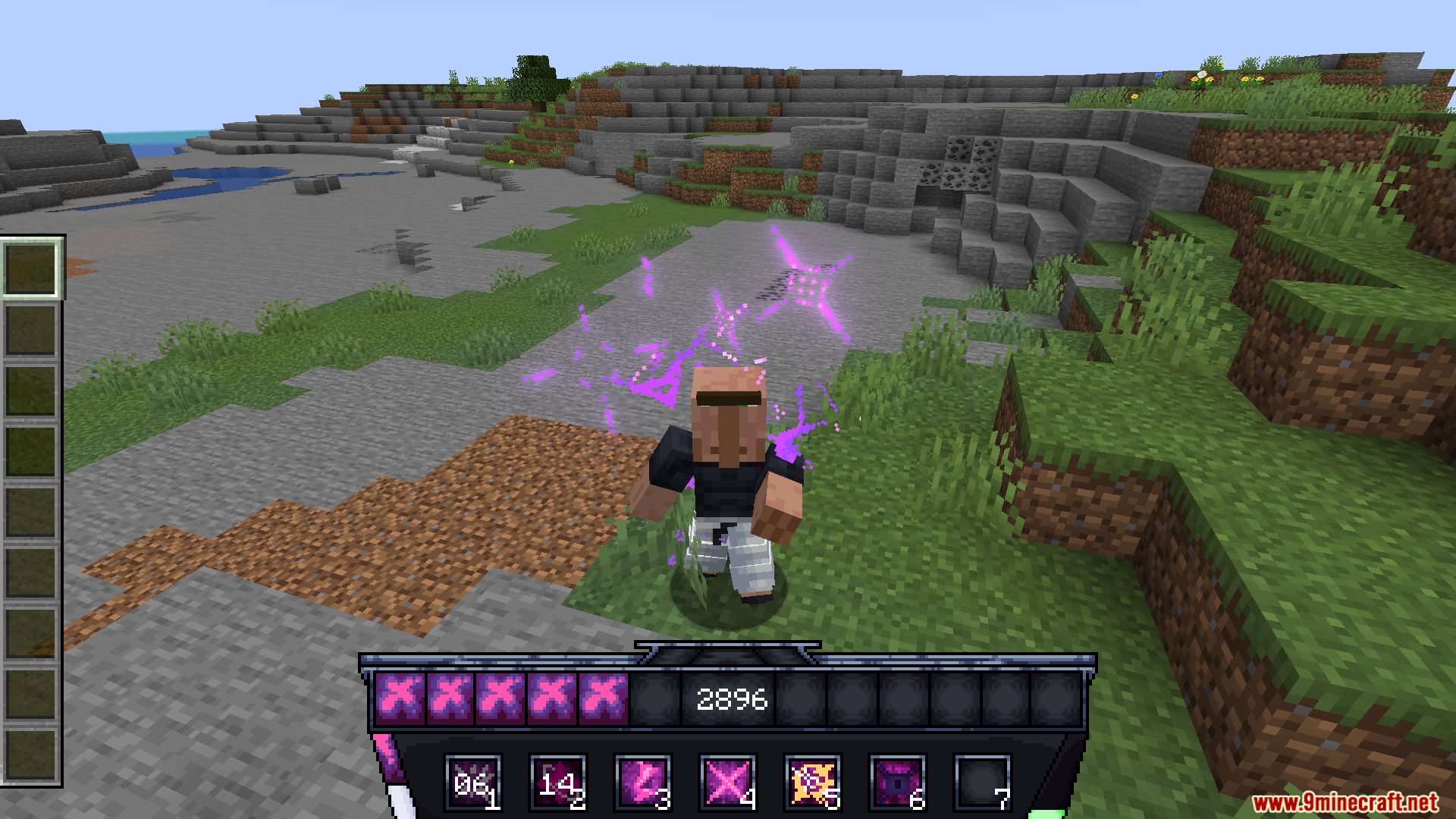
Task: Click the highlighted slot in the left column
Action: tap(31, 268)
